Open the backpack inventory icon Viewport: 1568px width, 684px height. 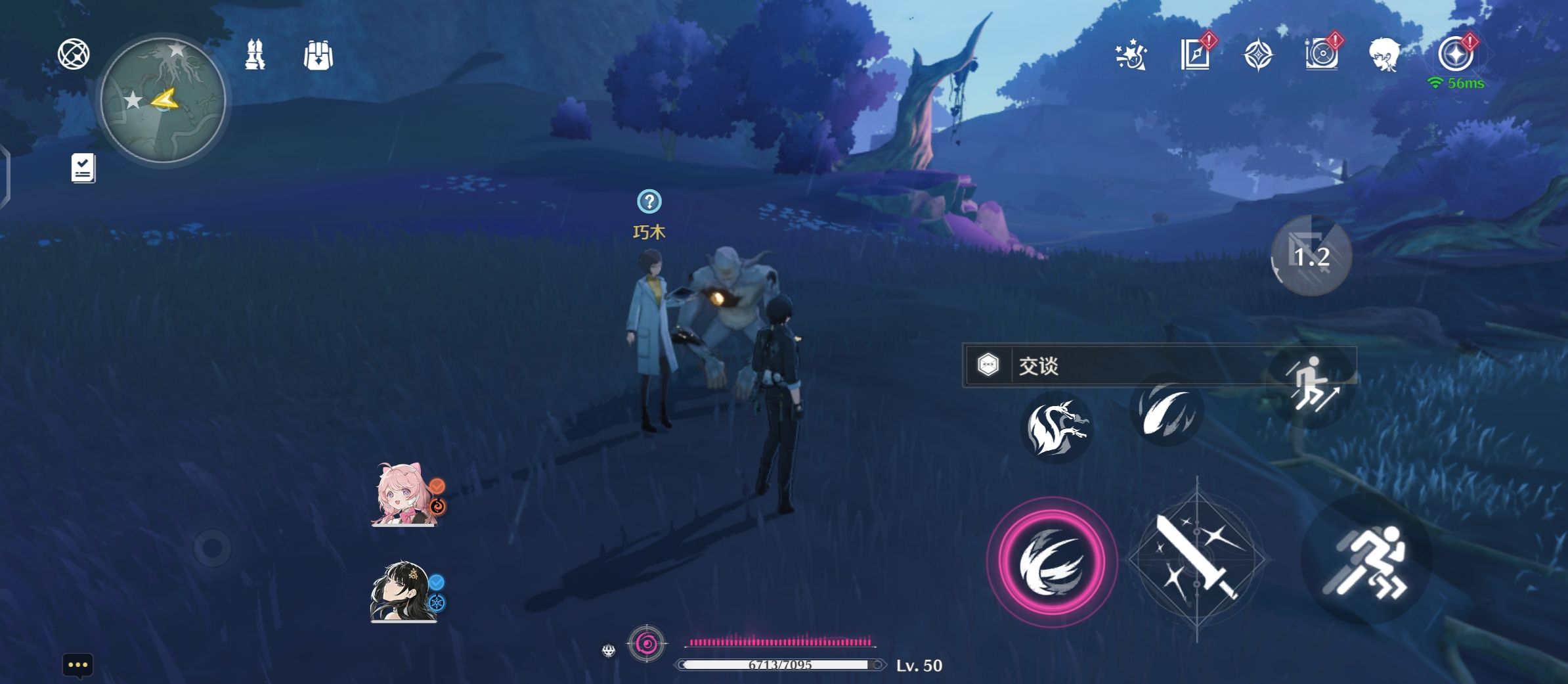tap(318, 55)
